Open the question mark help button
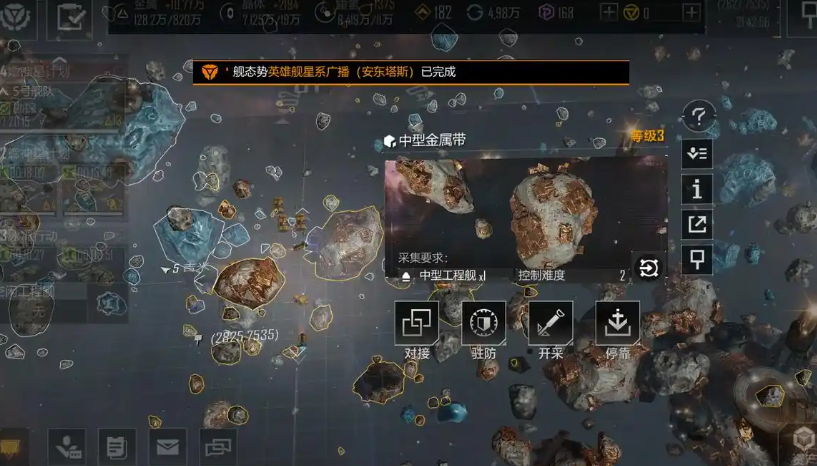Screen dimensions: 817x466 pos(697,116)
